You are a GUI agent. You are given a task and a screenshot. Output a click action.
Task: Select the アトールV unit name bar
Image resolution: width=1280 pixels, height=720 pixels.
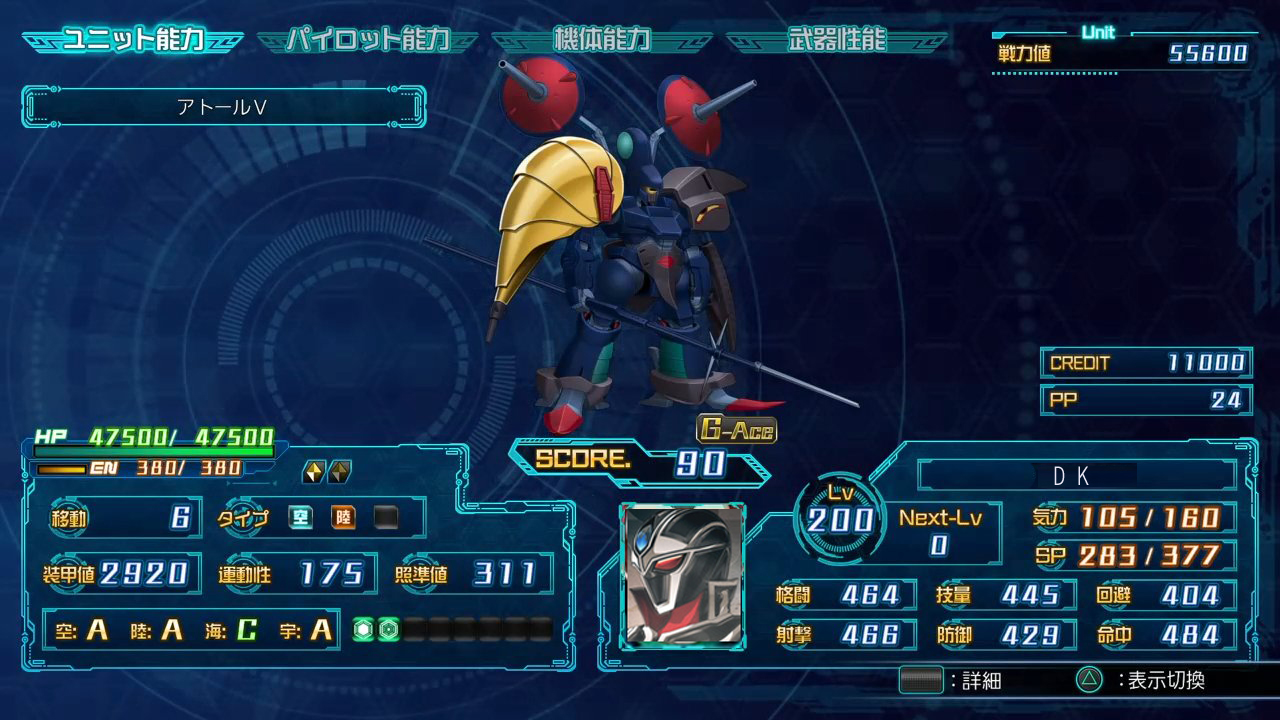pyautogui.click(x=223, y=108)
